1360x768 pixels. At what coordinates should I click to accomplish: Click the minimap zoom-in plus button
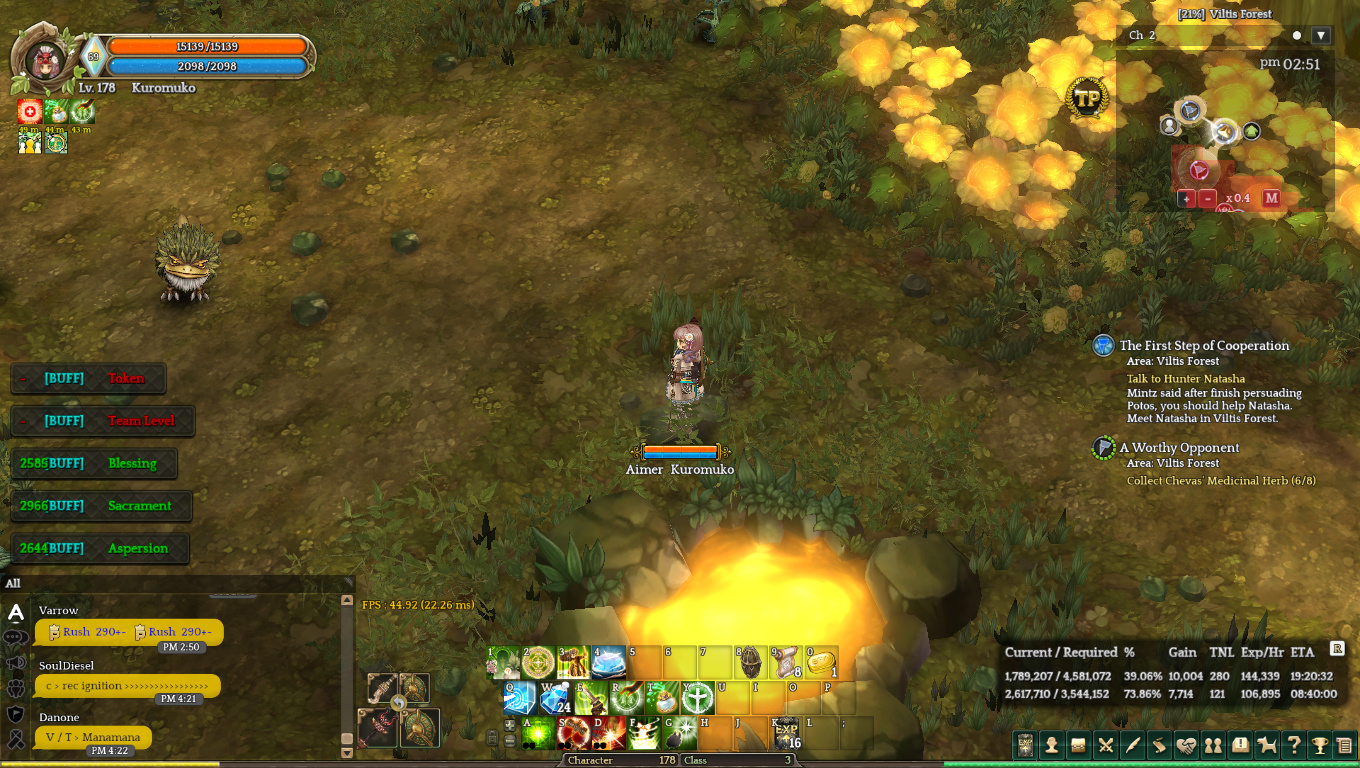point(1186,198)
